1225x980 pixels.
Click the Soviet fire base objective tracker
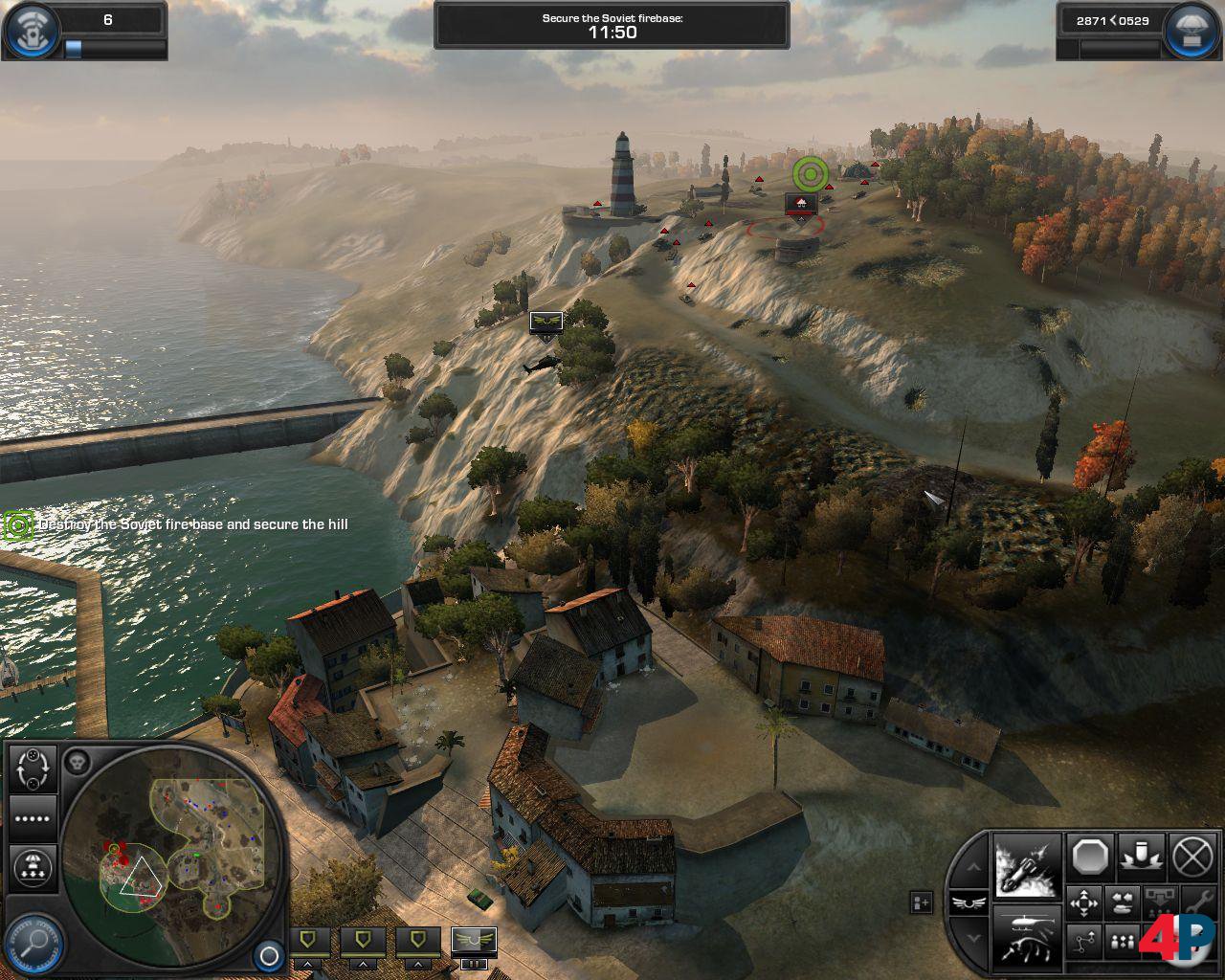(18, 524)
